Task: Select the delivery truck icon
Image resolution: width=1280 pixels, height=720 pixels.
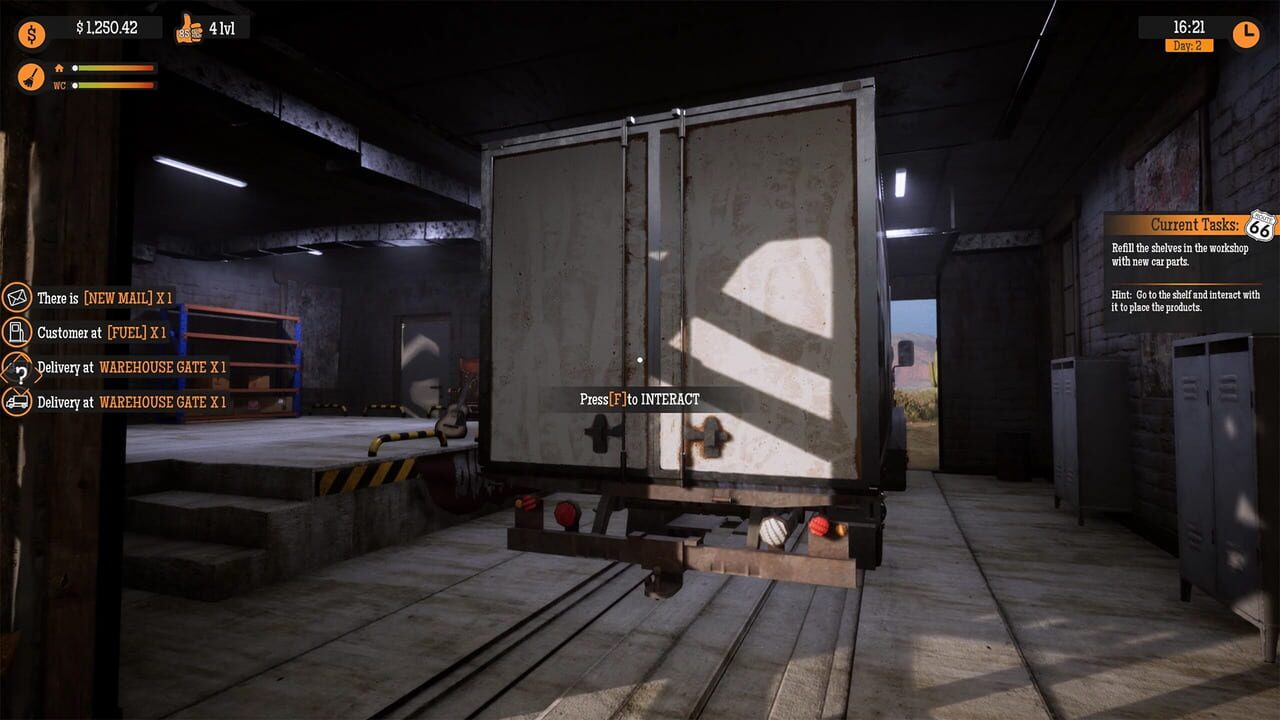Action: click(20, 402)
